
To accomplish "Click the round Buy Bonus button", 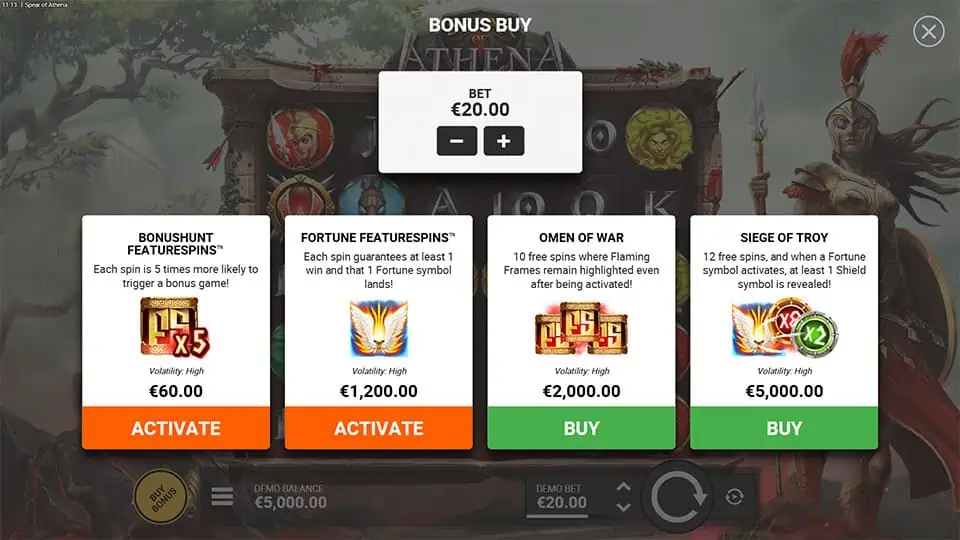I will (x=161, y=496).
